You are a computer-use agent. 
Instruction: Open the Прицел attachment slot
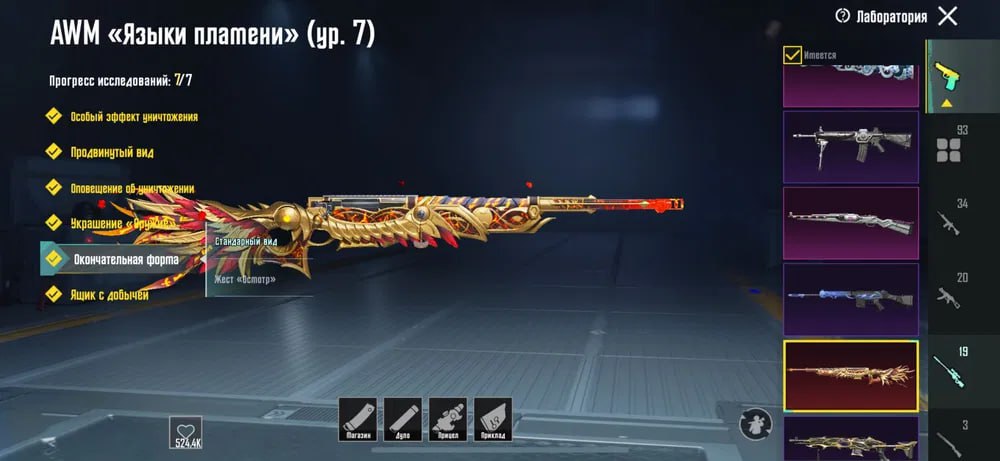[x=447, y=417]
